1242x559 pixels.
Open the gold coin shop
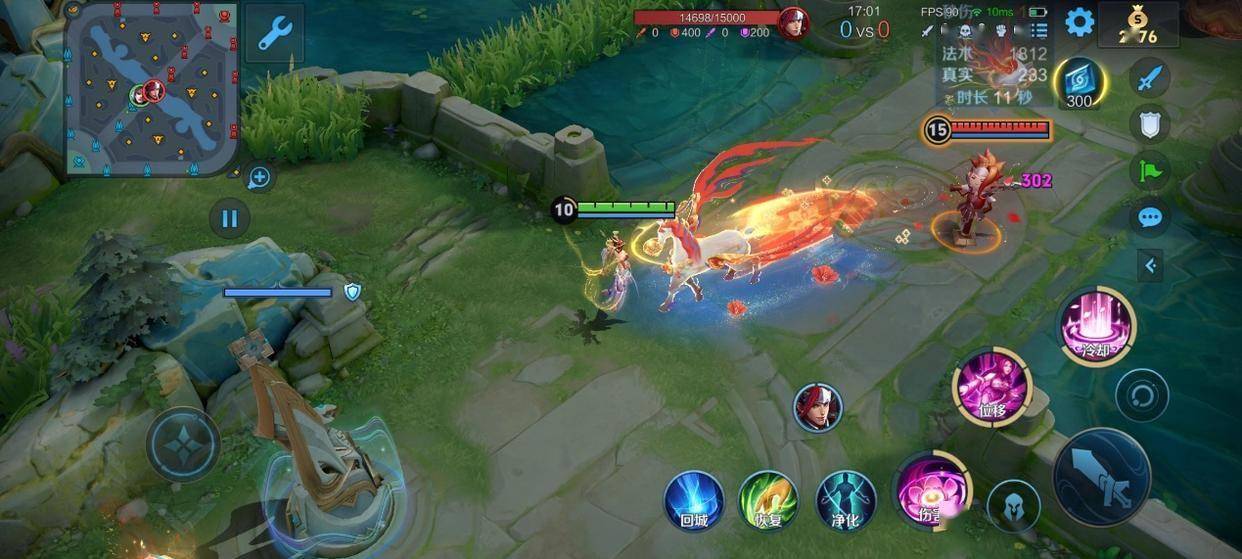(1138, 25)
